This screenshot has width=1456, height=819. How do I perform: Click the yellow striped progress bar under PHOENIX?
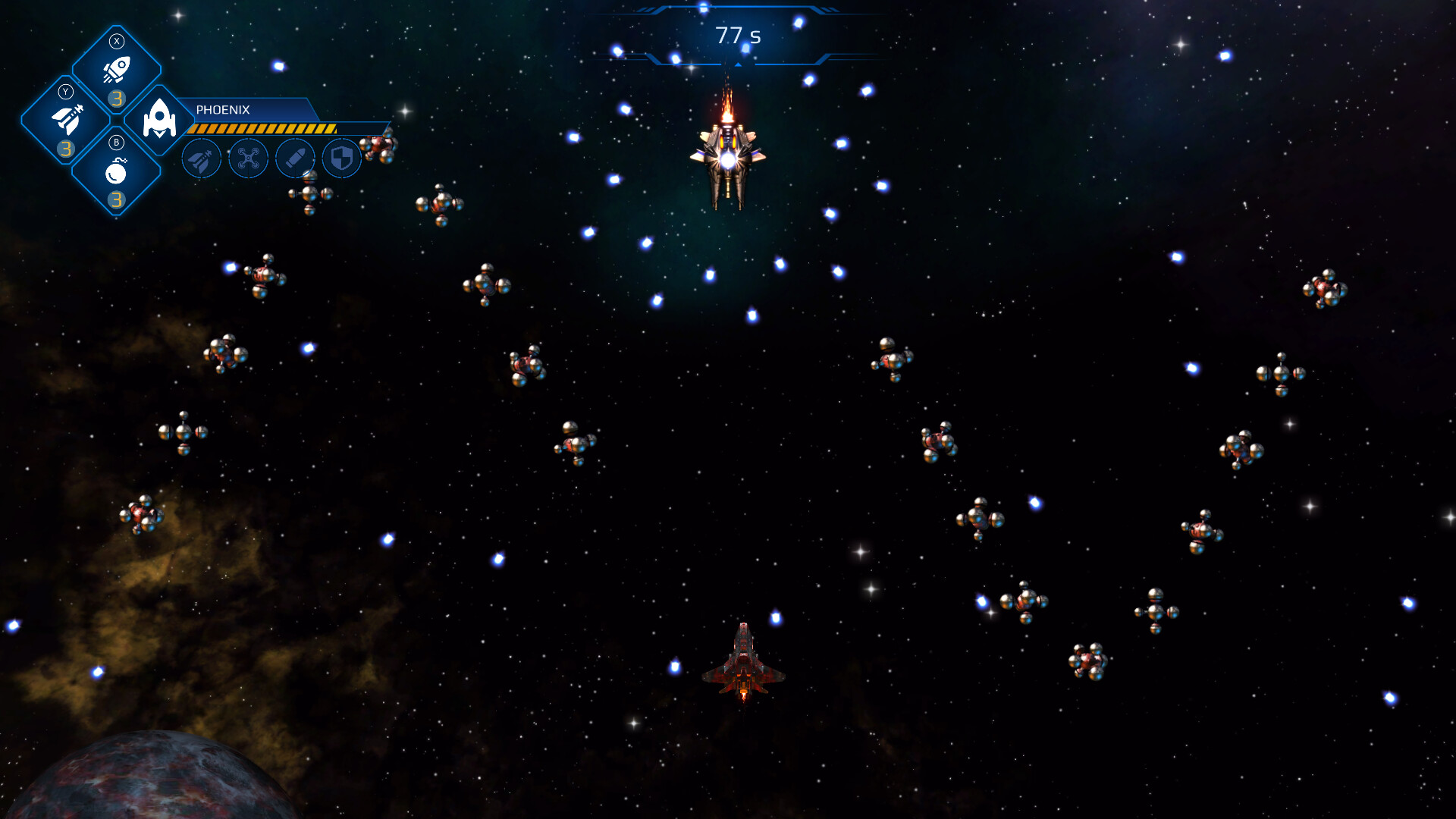pos(262,127)
